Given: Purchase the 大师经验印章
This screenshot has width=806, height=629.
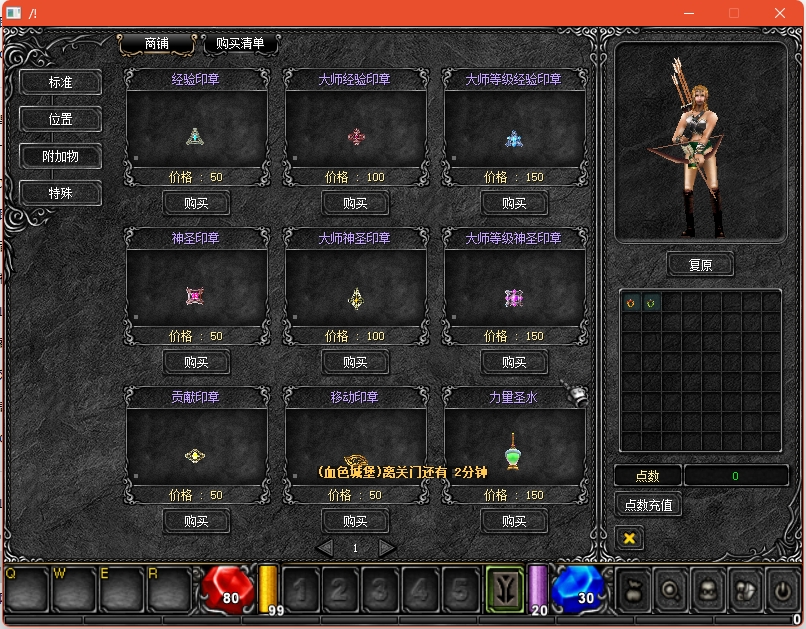Looking at the screenshot, I should coord(355,203).
